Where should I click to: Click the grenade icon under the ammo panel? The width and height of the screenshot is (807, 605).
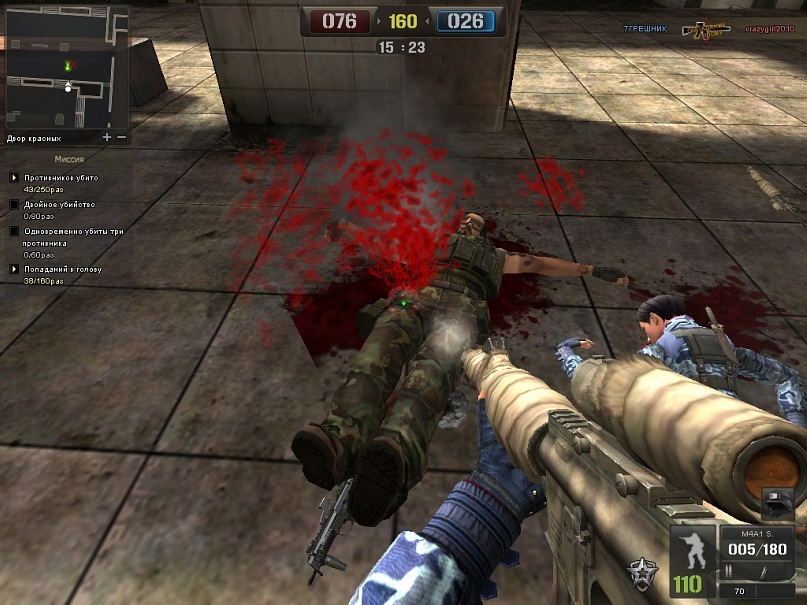coord(762,571)
